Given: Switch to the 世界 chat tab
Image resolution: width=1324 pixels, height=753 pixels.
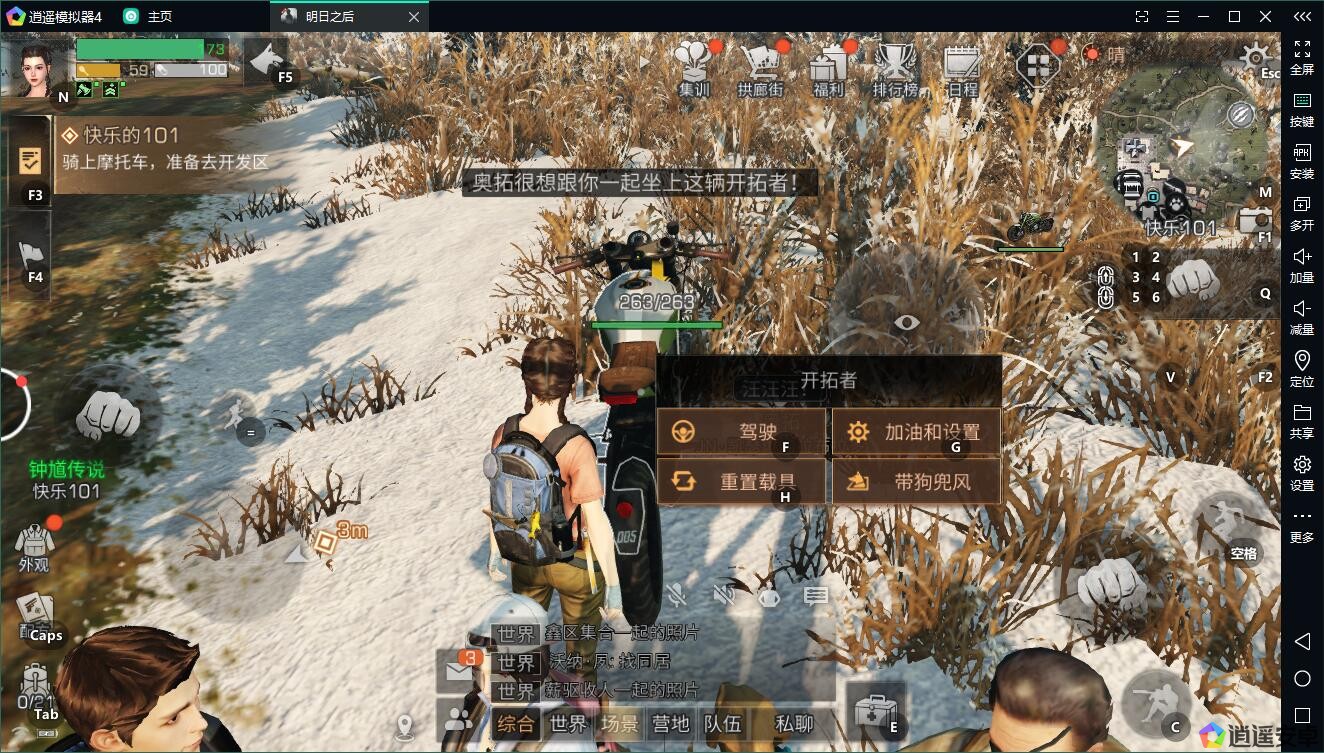Looking at the screenshot, I should [568, 724].
